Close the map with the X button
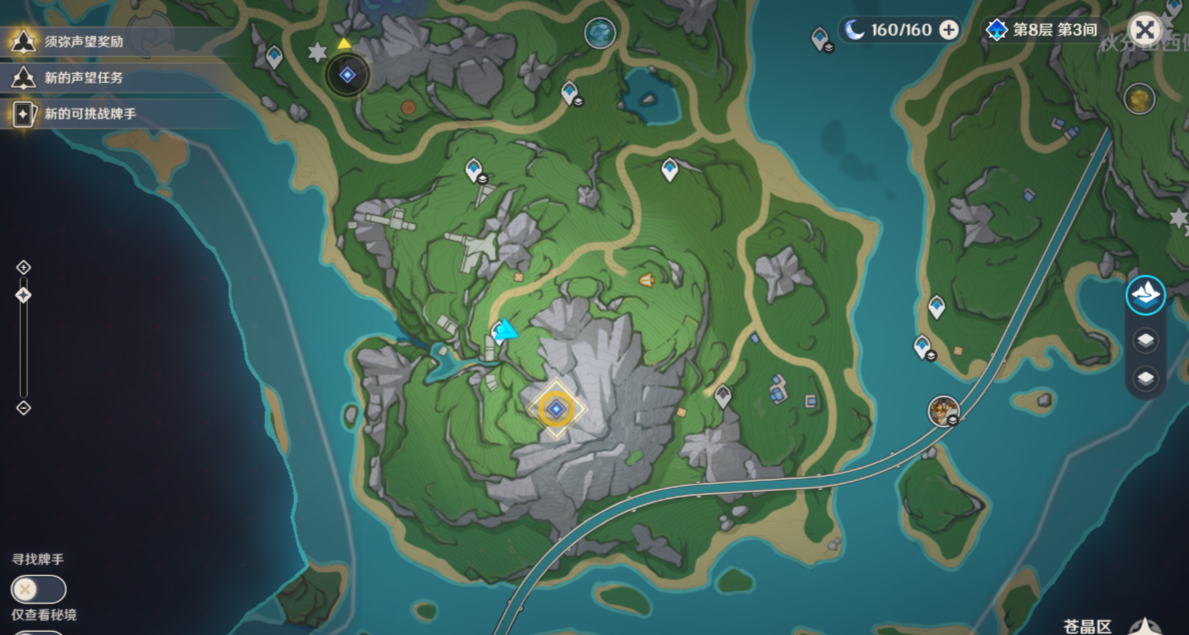This screenshot has width=1189, height=635. 1145,29
